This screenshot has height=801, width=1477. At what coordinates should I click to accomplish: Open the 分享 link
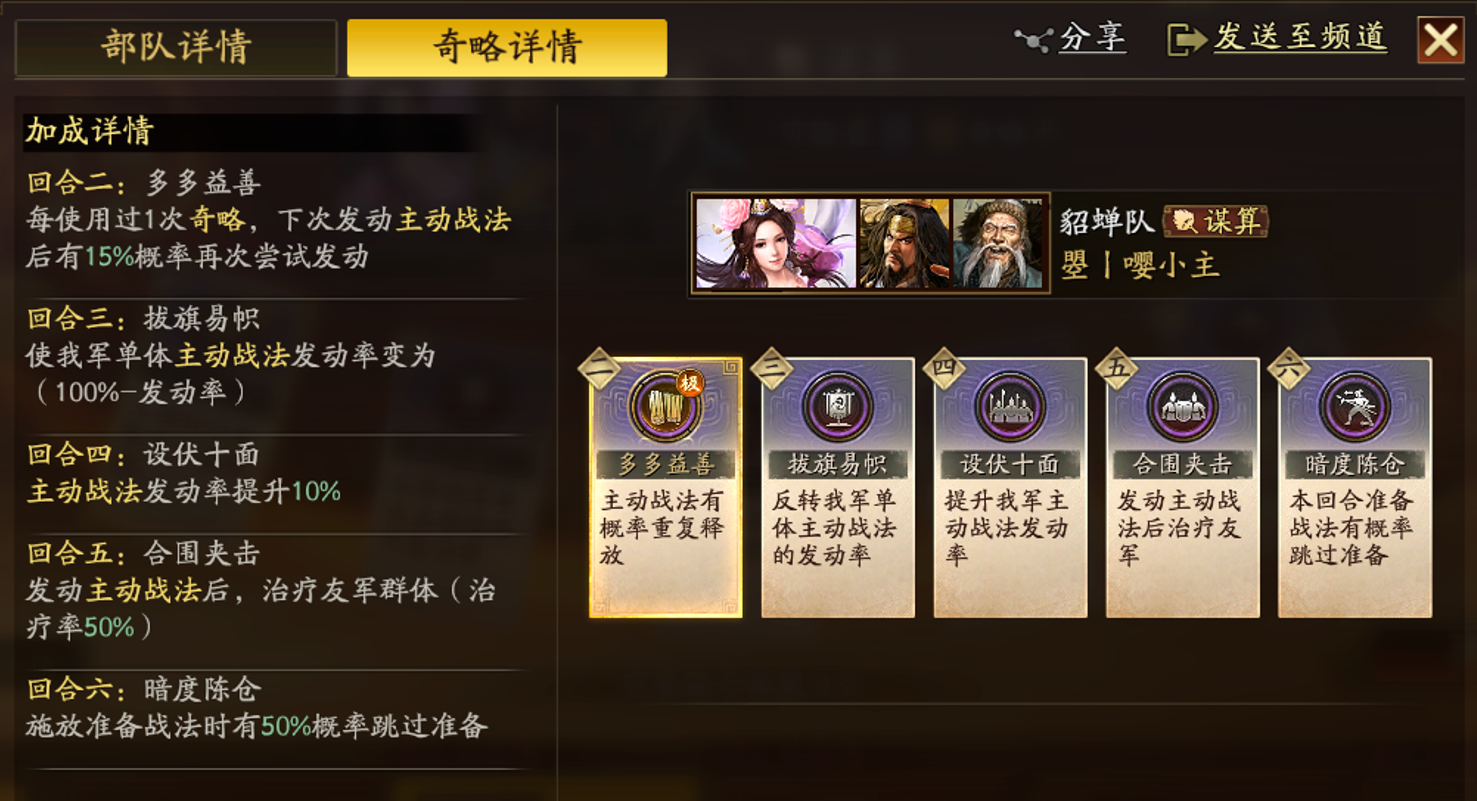pyautogui.click(x=1092, y=38)
